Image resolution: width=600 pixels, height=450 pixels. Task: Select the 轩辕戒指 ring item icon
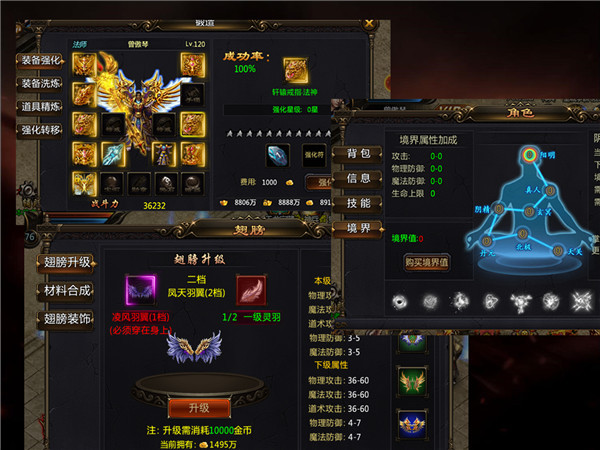(295, 69)
